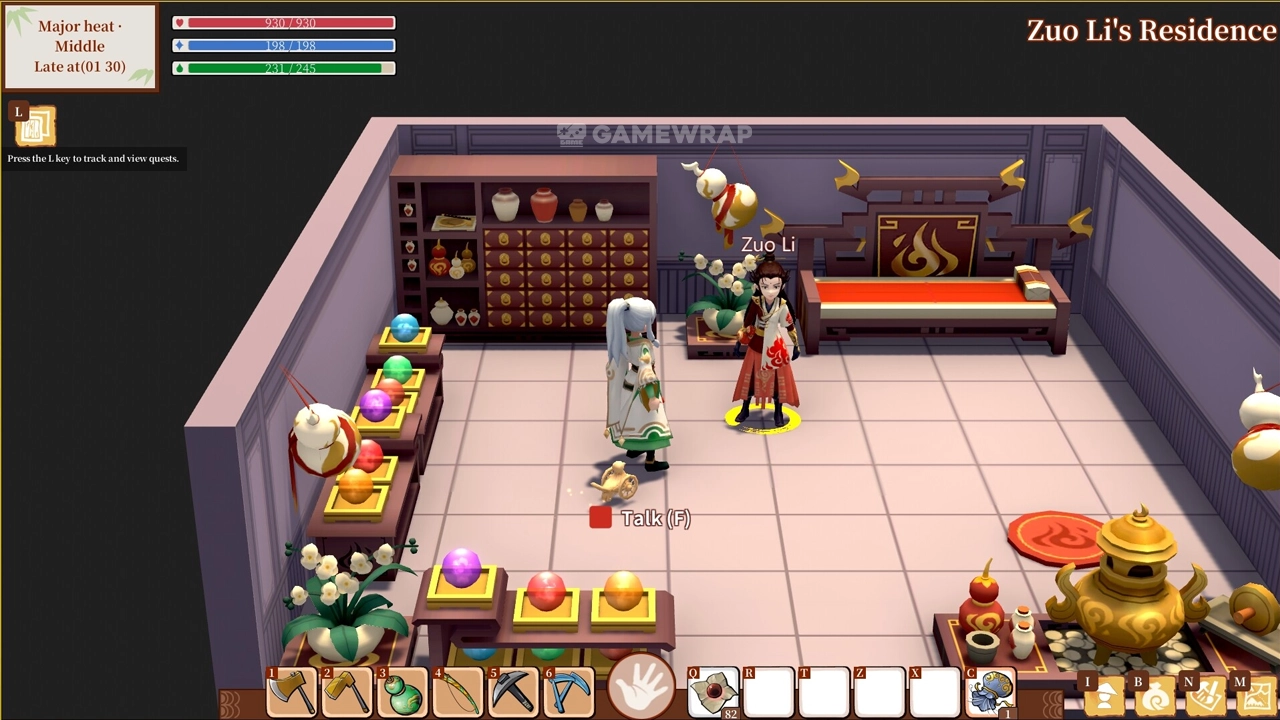The width and height of the screenshot is (1280, 720).
Task: Choose the bow in hotbar slot 4
Action: tap(459, 692)
